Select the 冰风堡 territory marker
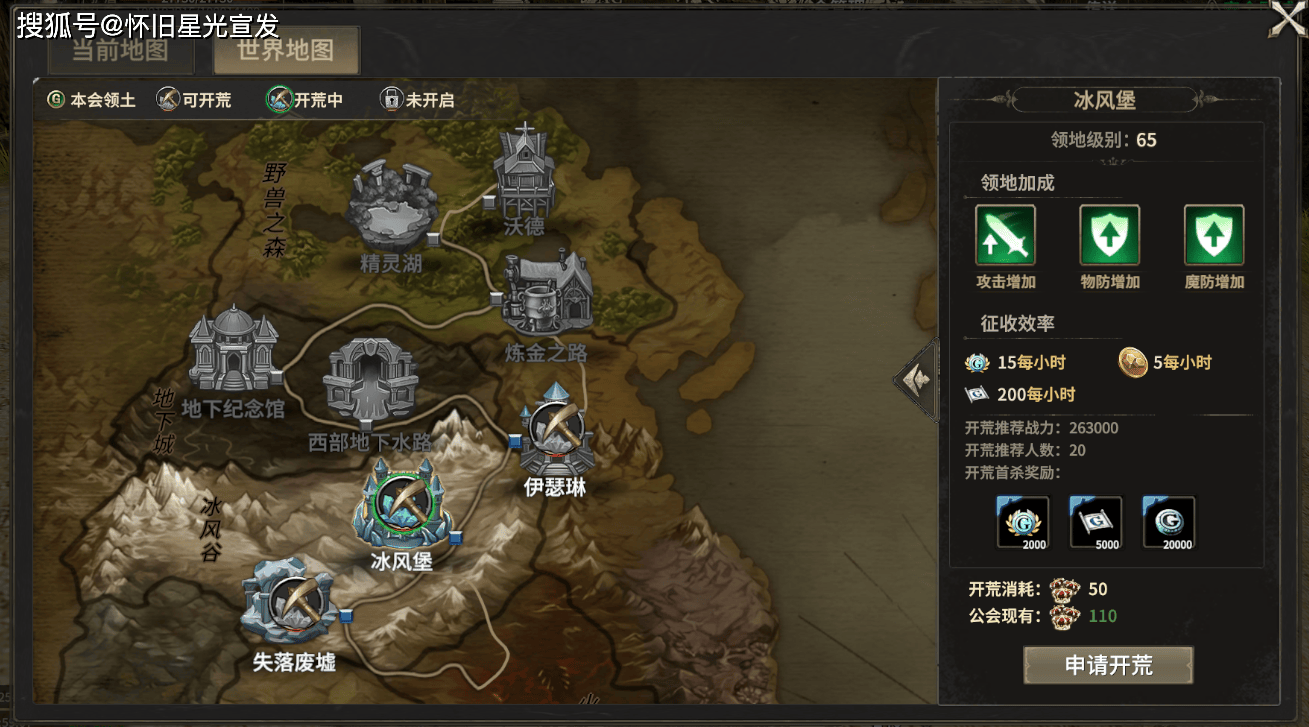1309x727 pixels. (400, 507)
